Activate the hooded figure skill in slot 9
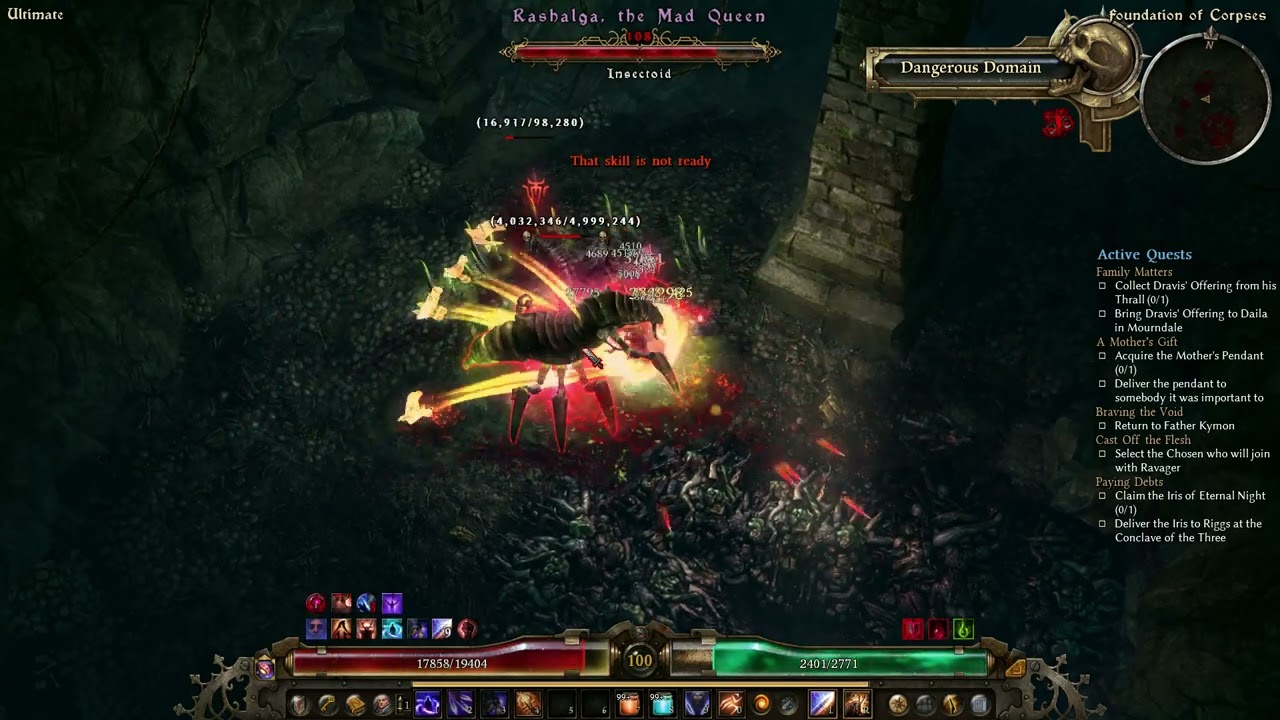The image size is (1280, 720). (697, 704)
